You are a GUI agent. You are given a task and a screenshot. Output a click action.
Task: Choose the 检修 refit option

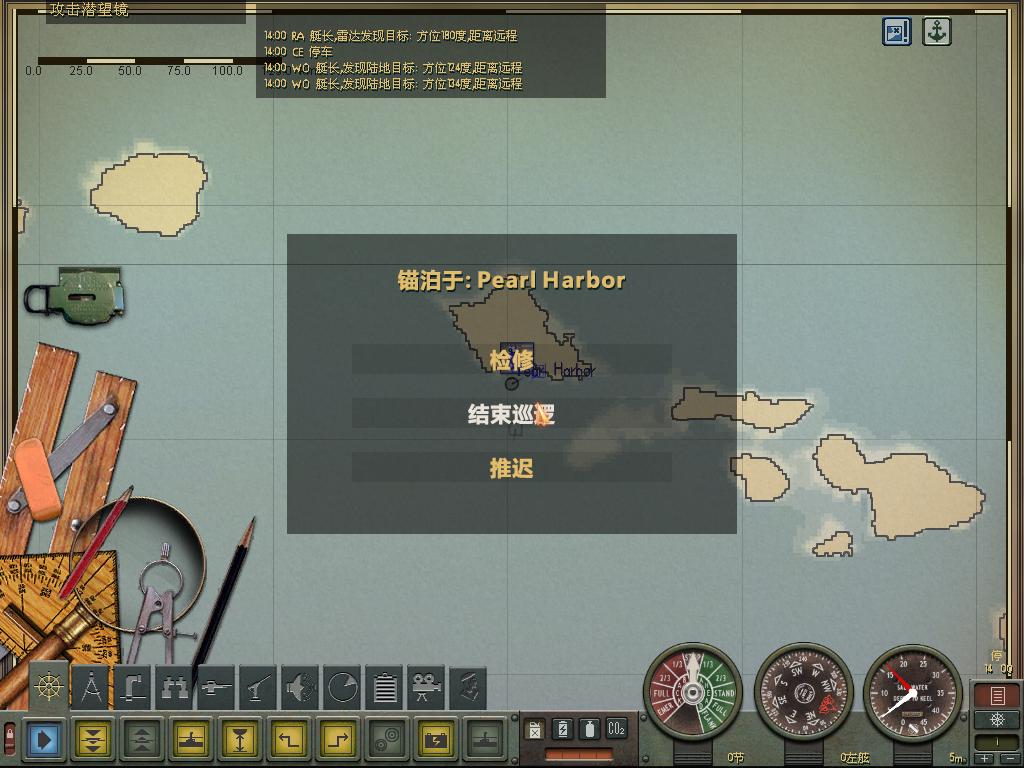(511, 360)
